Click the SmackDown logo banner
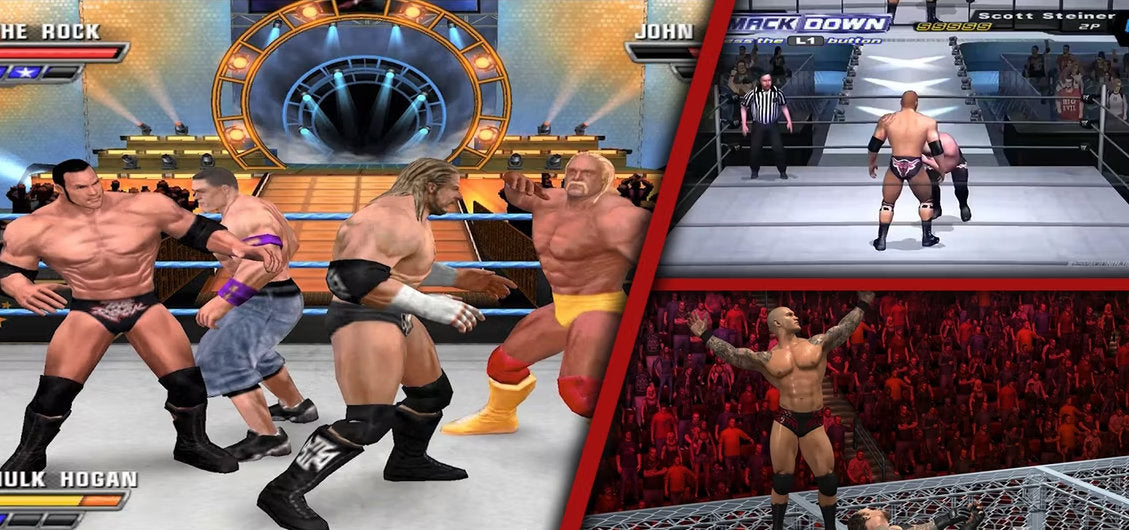Image resolution: width=1129 pixels, height=530 pixels. tap(808, 23)
